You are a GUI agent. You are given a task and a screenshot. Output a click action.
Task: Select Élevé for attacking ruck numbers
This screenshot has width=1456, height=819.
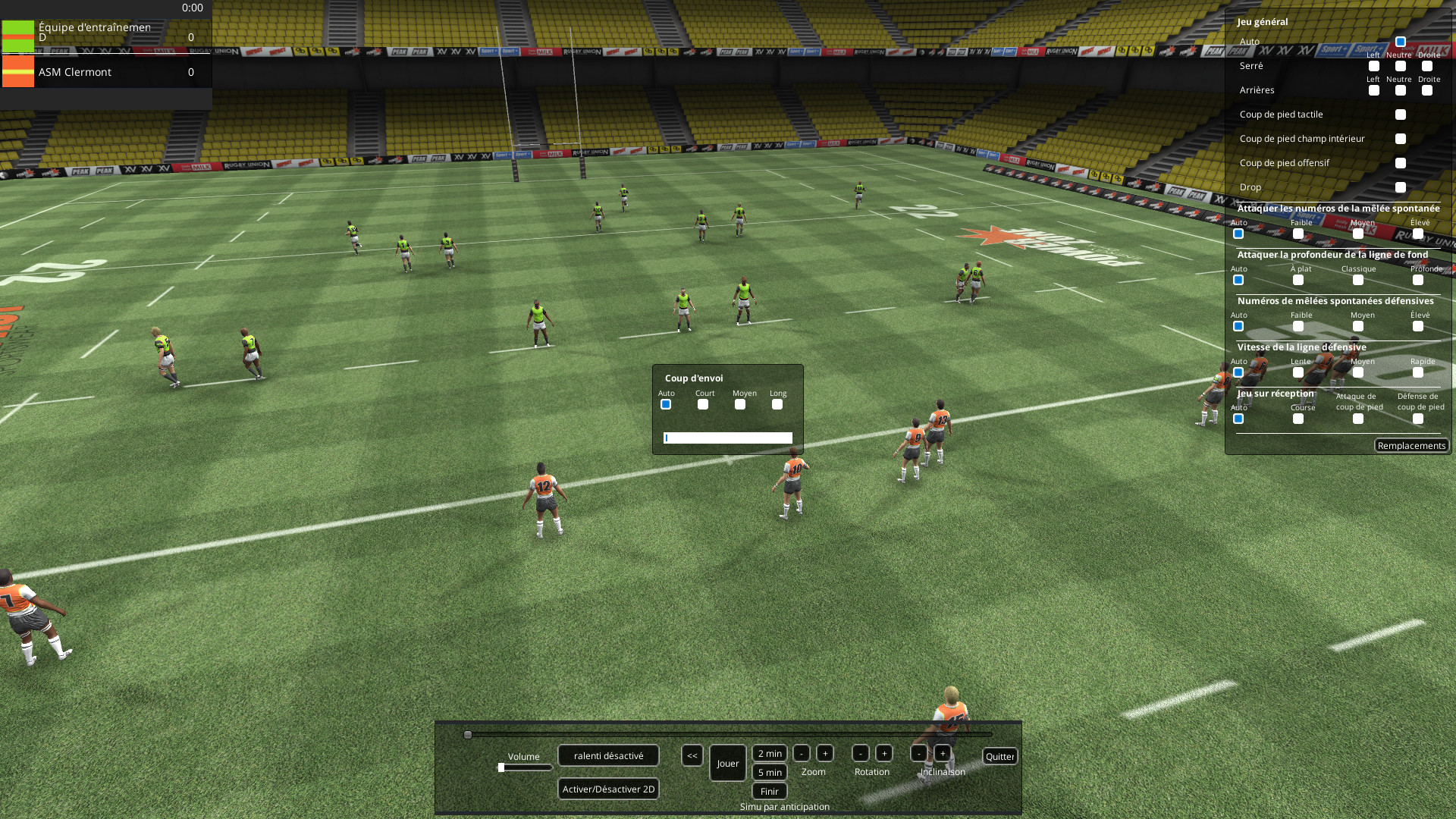coord(1417,234)
